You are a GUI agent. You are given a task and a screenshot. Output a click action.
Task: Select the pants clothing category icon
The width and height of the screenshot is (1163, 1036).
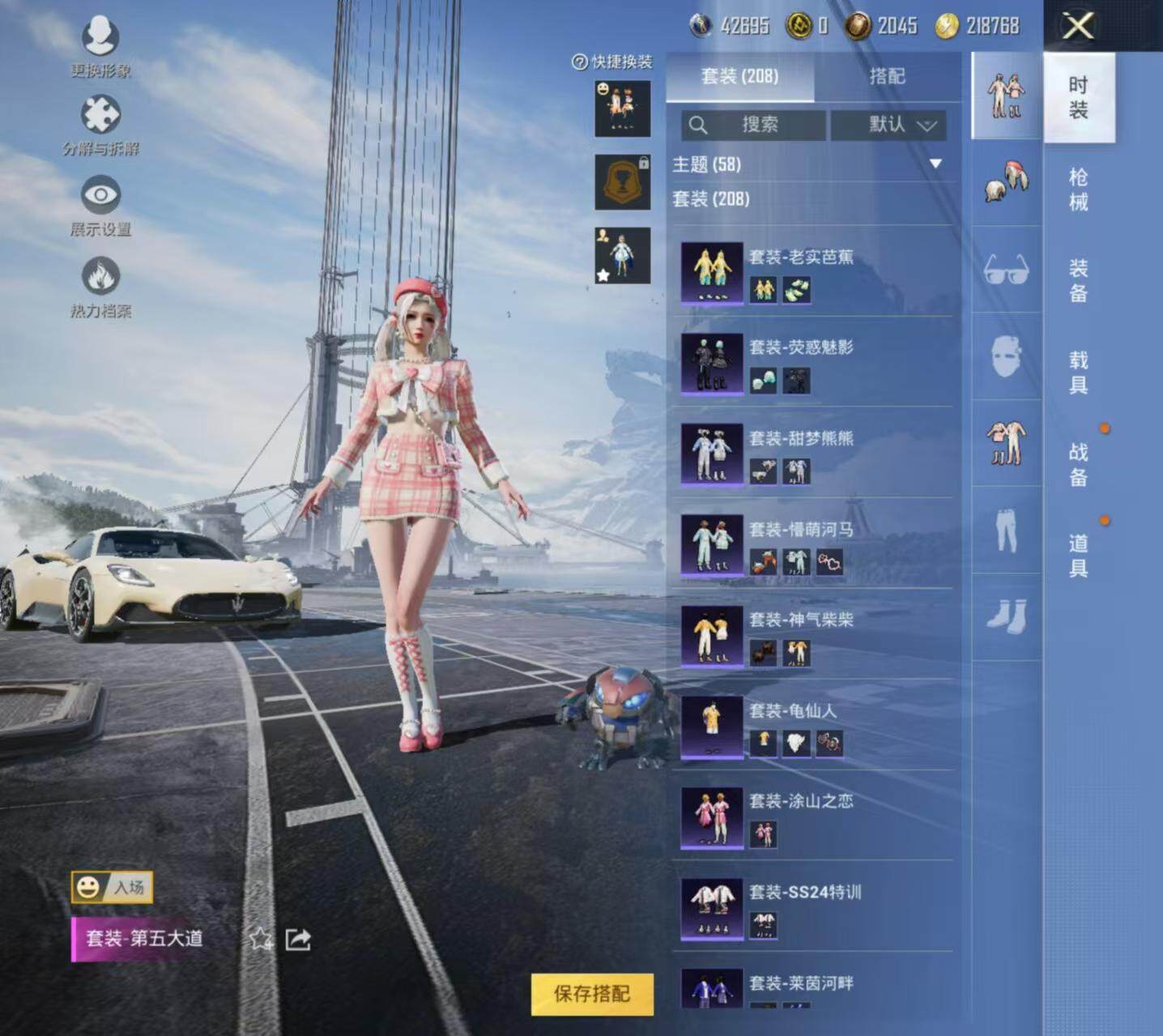(1007, 531)
